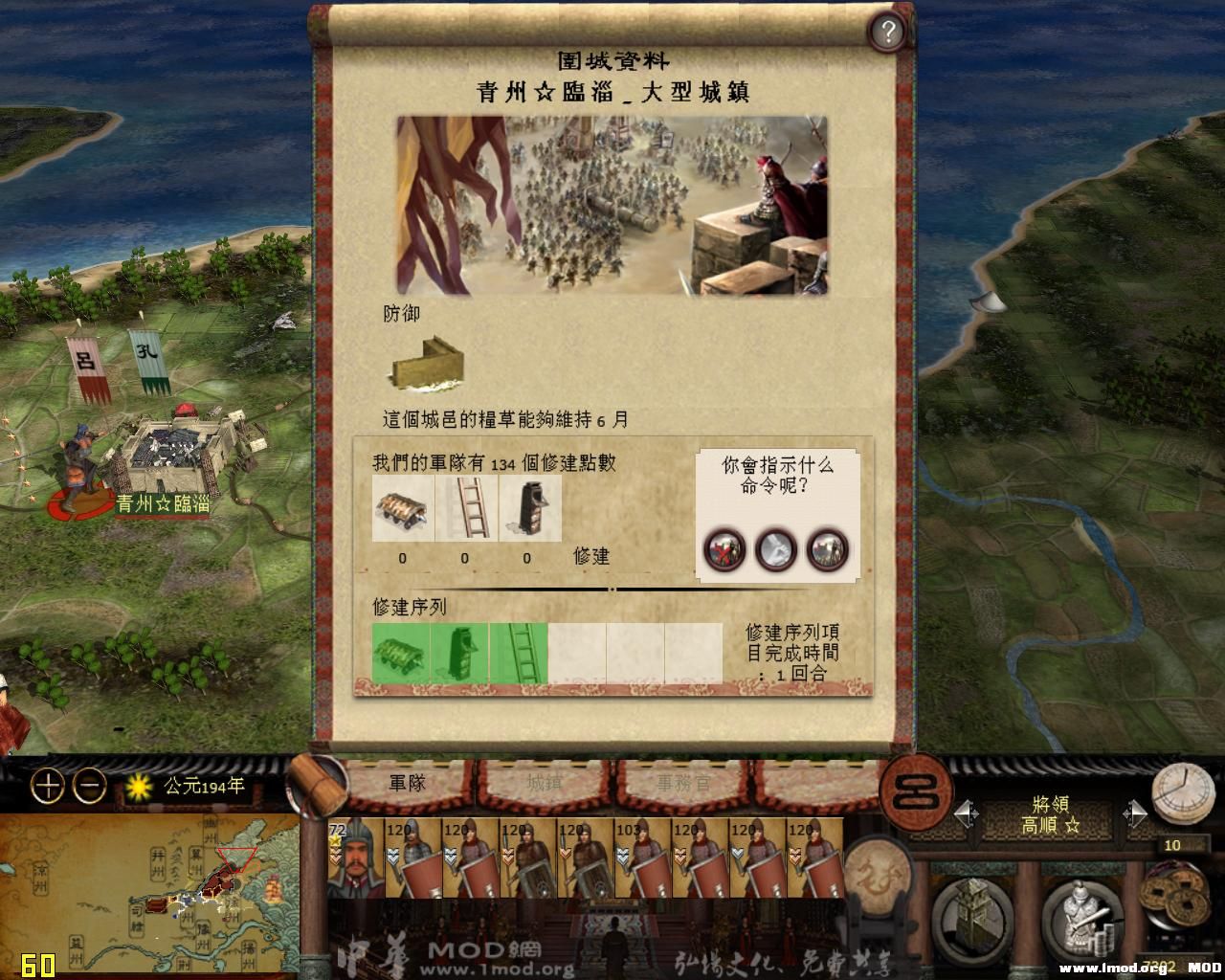Open help with the question mark button

889,32
